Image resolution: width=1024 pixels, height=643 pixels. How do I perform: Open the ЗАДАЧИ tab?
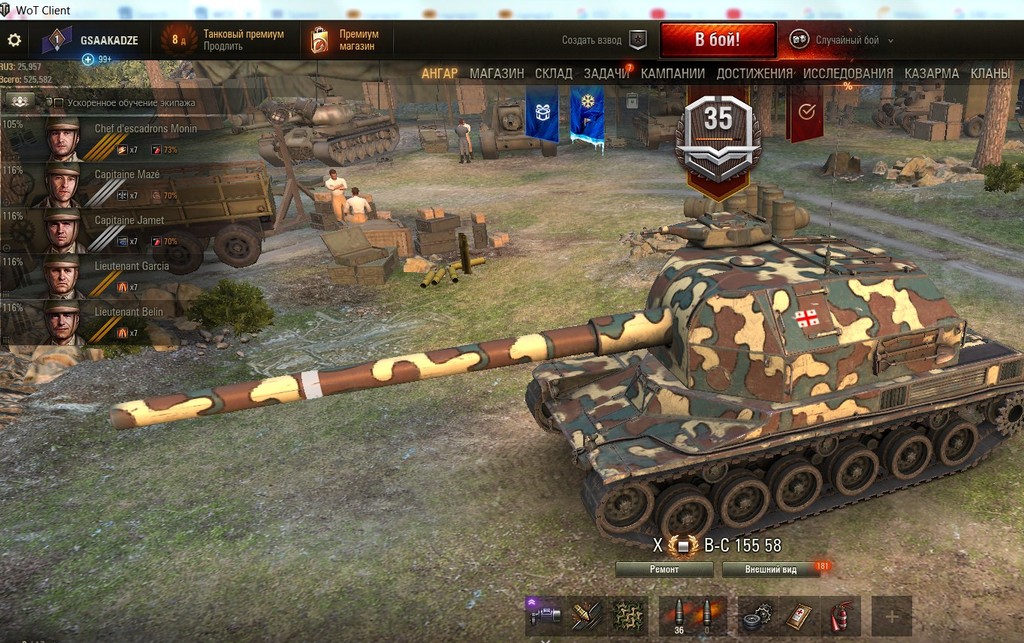[x=606, y=74]
